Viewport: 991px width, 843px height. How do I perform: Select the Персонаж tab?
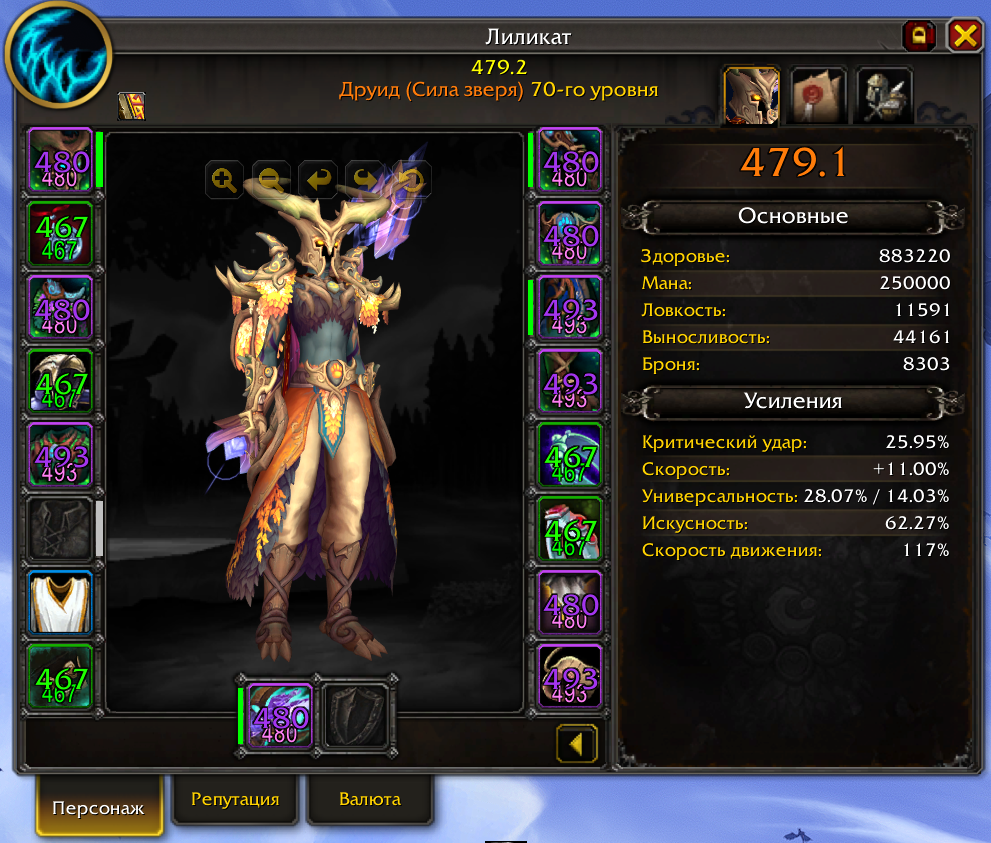98,807
